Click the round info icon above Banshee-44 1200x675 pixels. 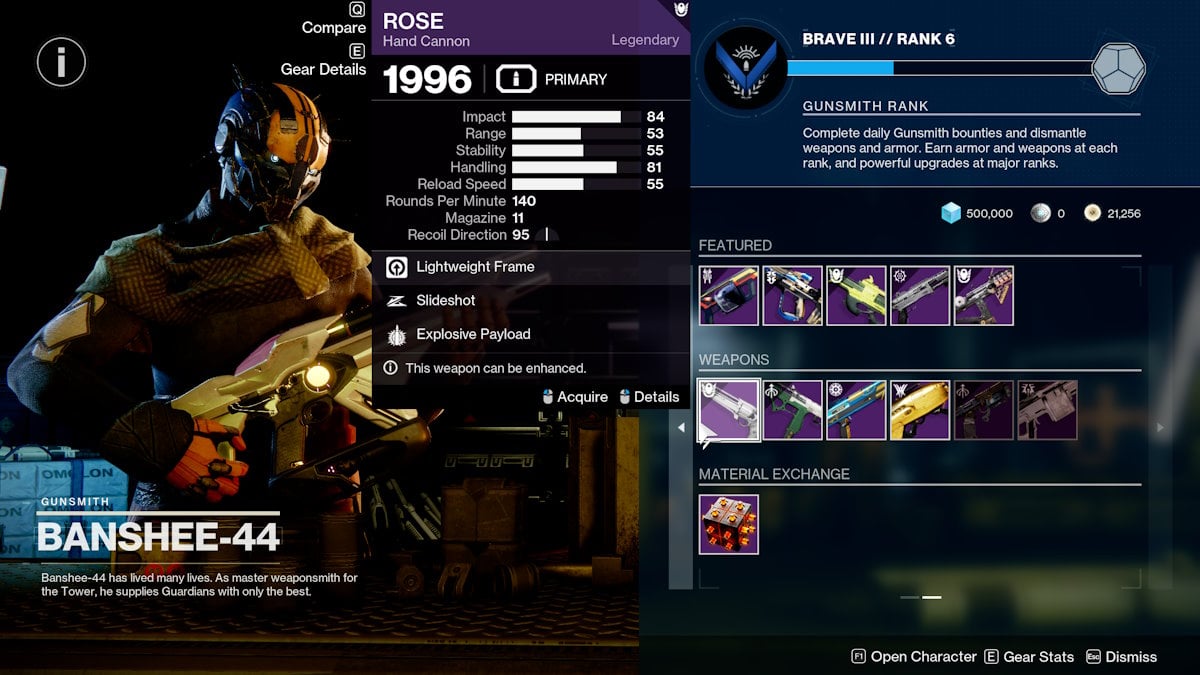click(x=61, y=62)
